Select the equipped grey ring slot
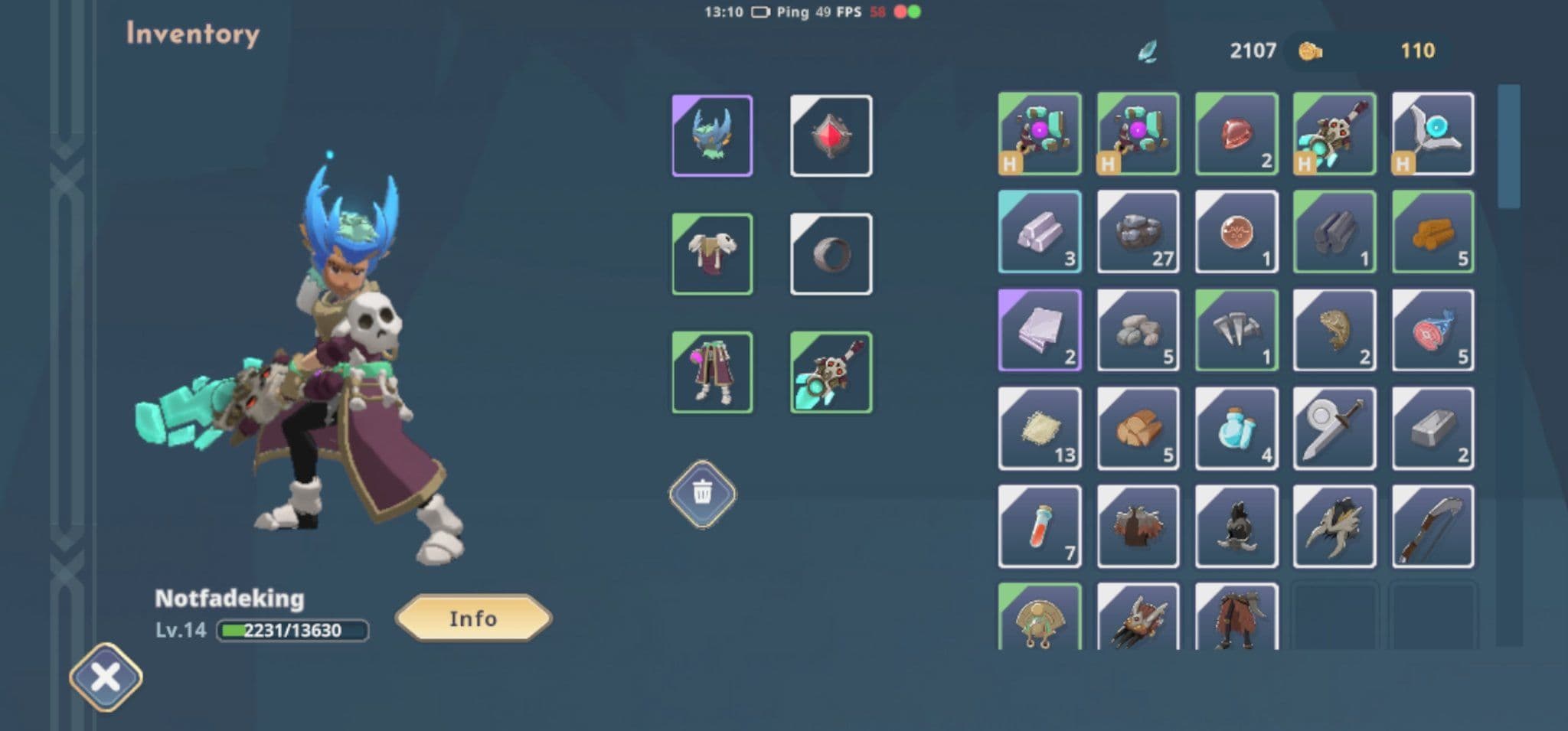The image size is (1568, 731). (x=831, y=253)
